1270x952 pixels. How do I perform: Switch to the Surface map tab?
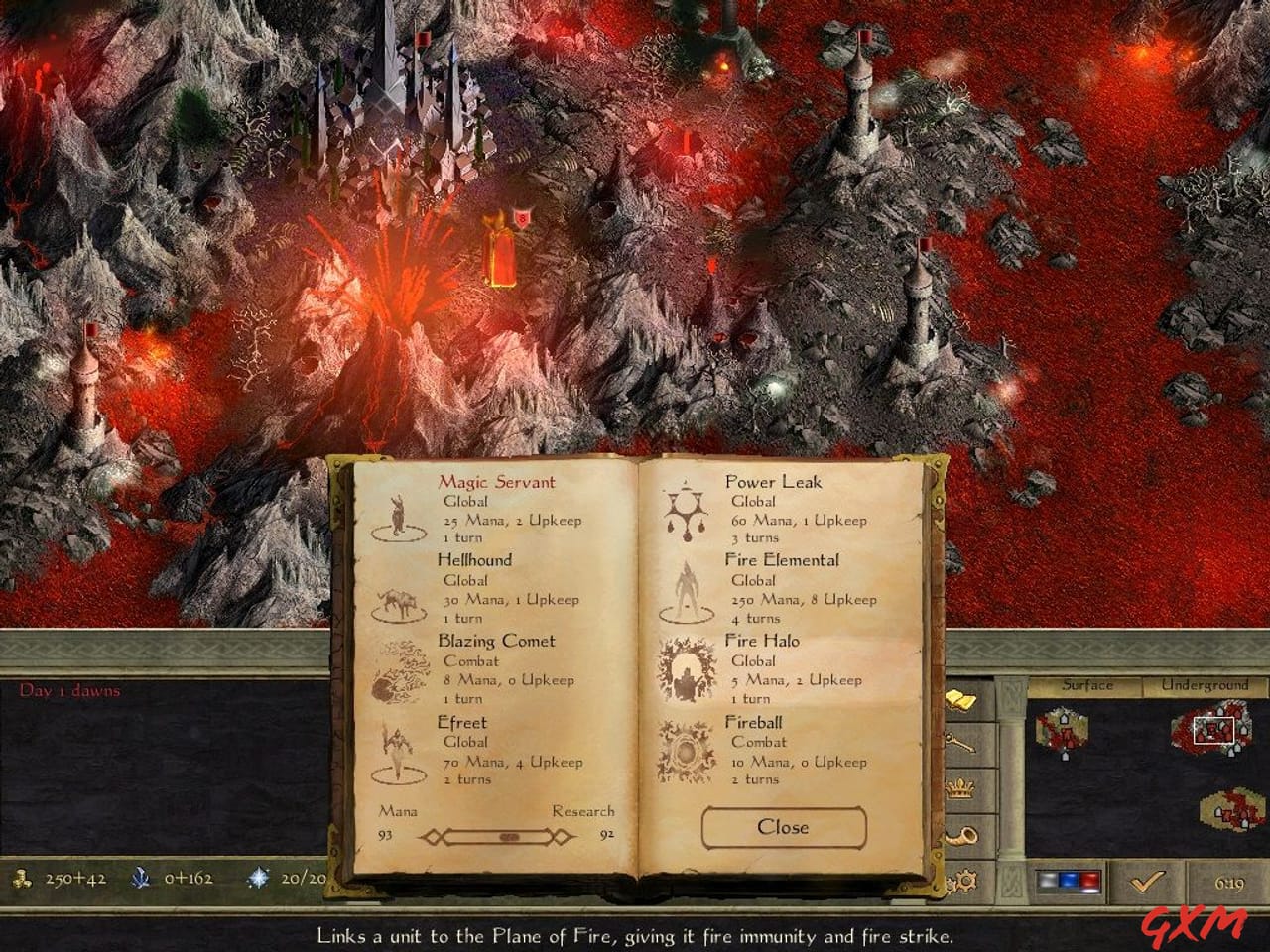(1089, 684)
